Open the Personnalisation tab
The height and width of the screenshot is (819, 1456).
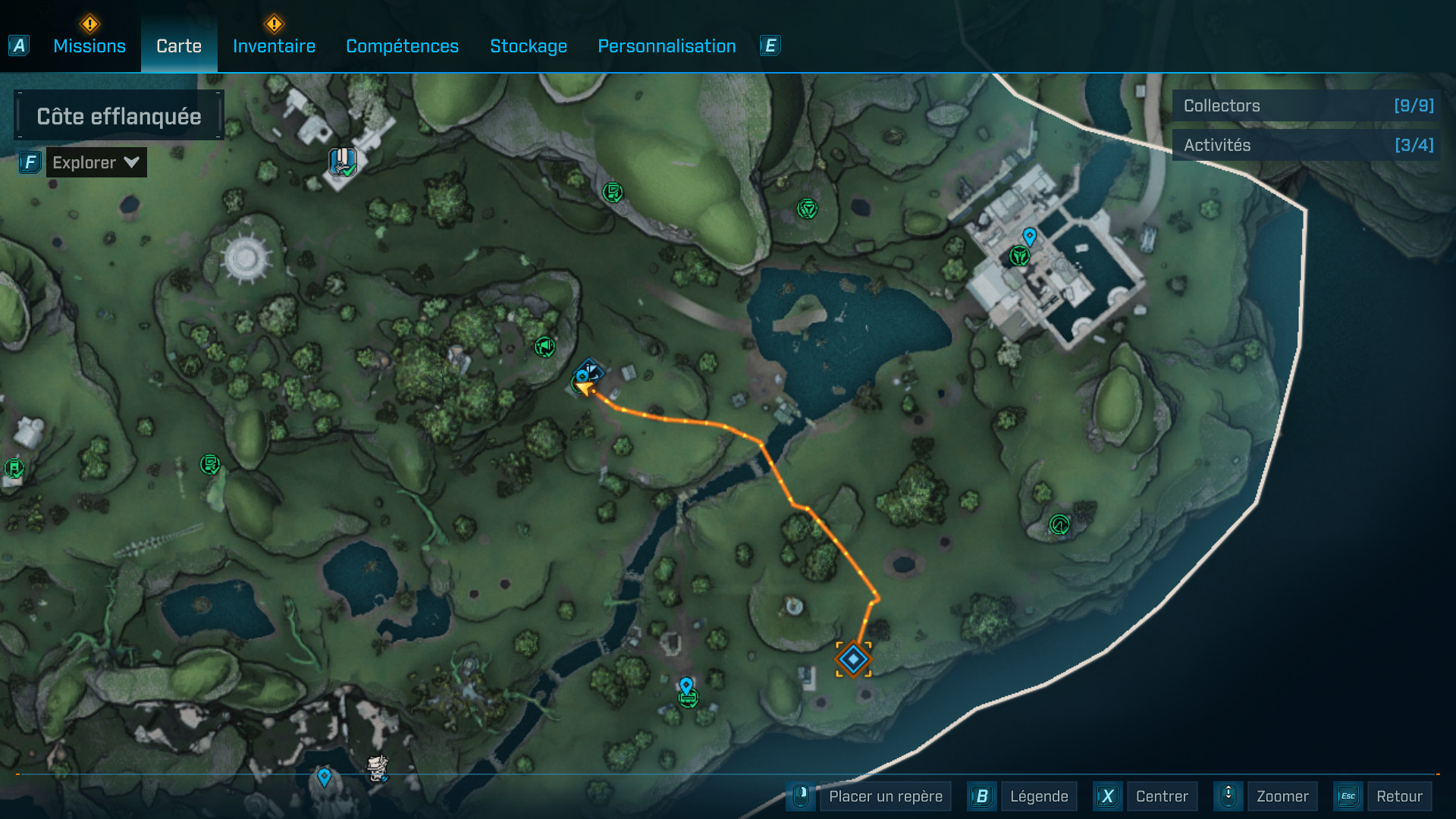667,46
